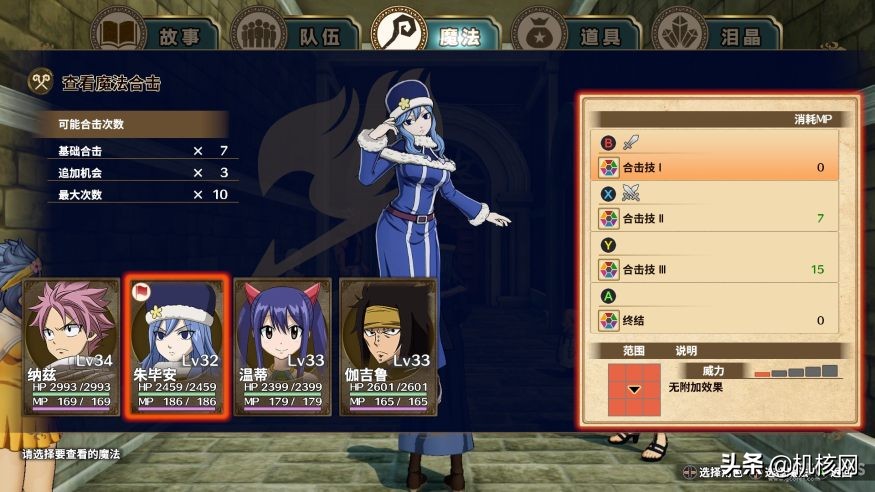Select 温蒂 character card

pyautogui.click(x=282, y=346)
